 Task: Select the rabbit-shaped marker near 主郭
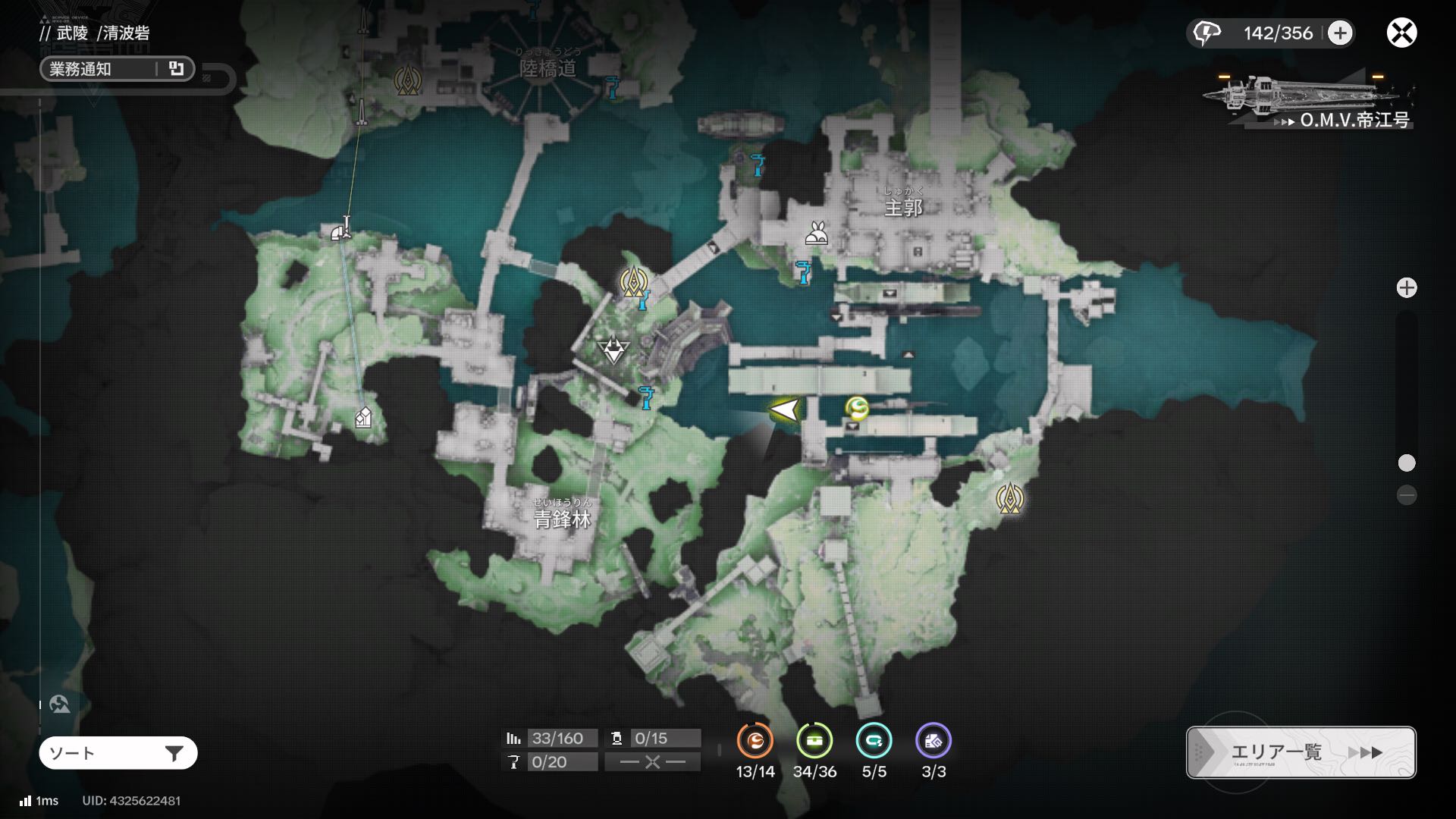816,234
